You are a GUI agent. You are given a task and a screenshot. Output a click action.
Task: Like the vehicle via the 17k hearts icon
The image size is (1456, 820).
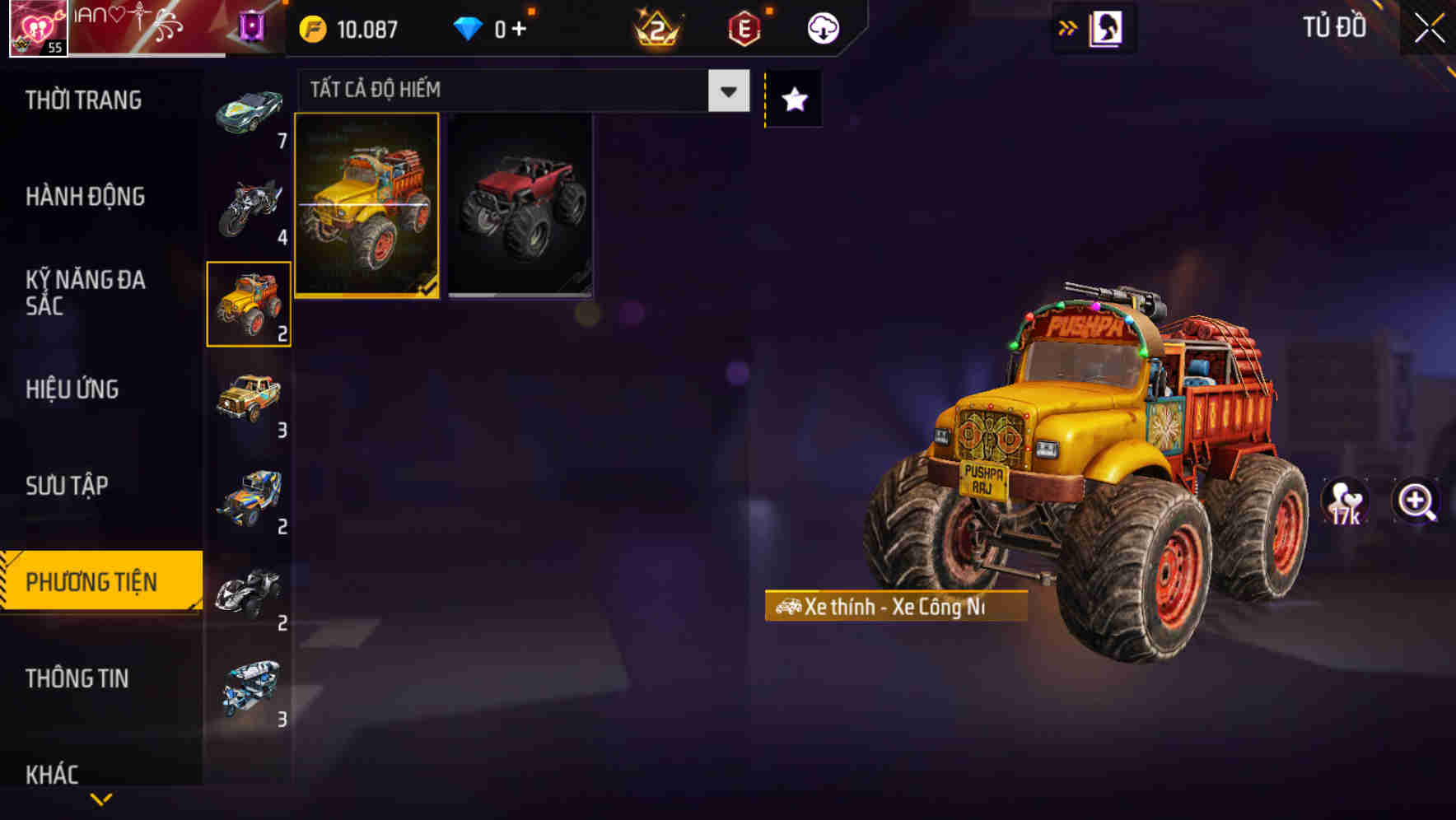pyautogui.click(x=1346, y=502)
